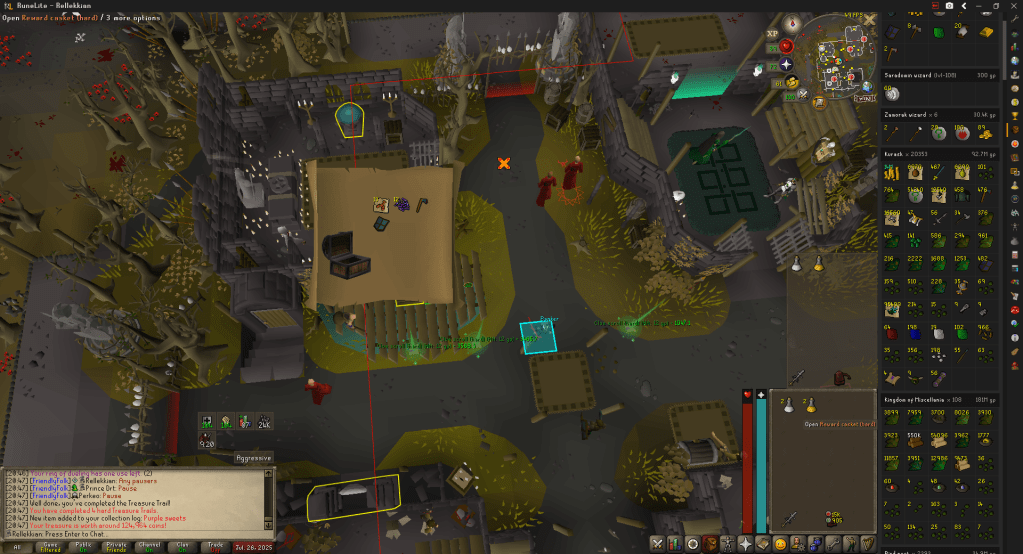Activate the special attack orb

(x=802, y=95)
